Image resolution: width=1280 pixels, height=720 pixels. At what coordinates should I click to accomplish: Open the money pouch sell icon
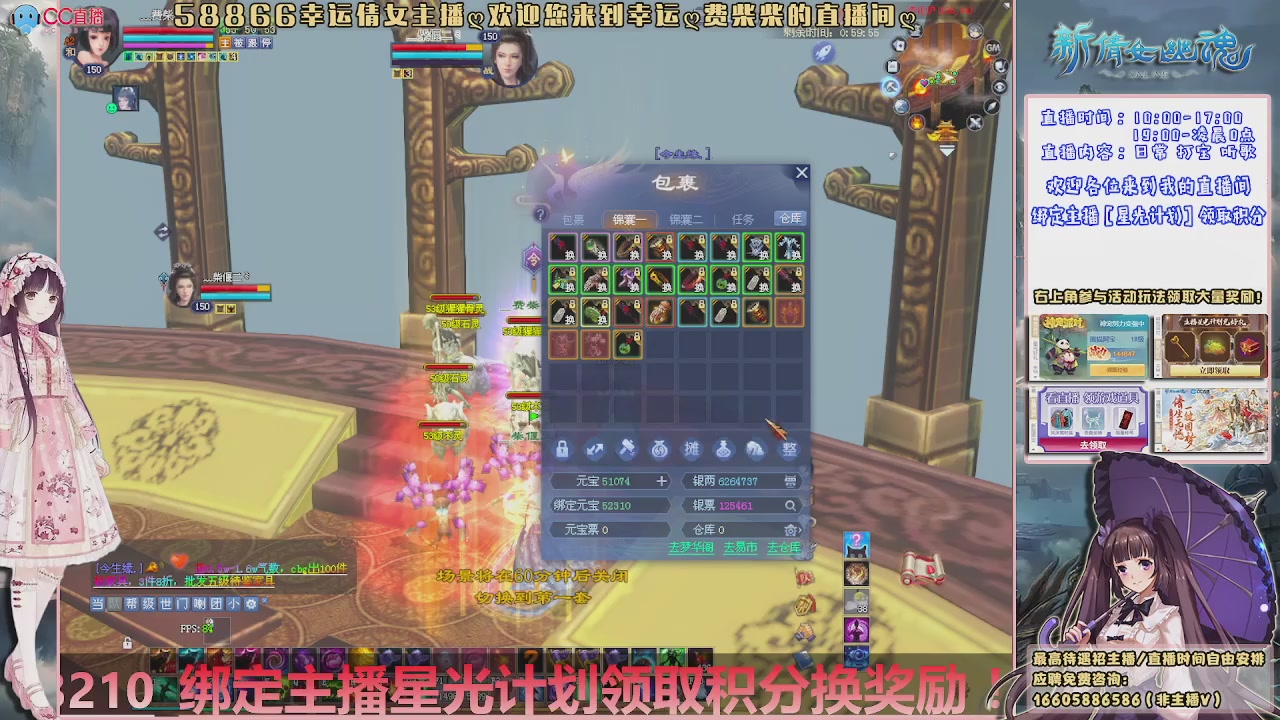click(x=659, y=450)
